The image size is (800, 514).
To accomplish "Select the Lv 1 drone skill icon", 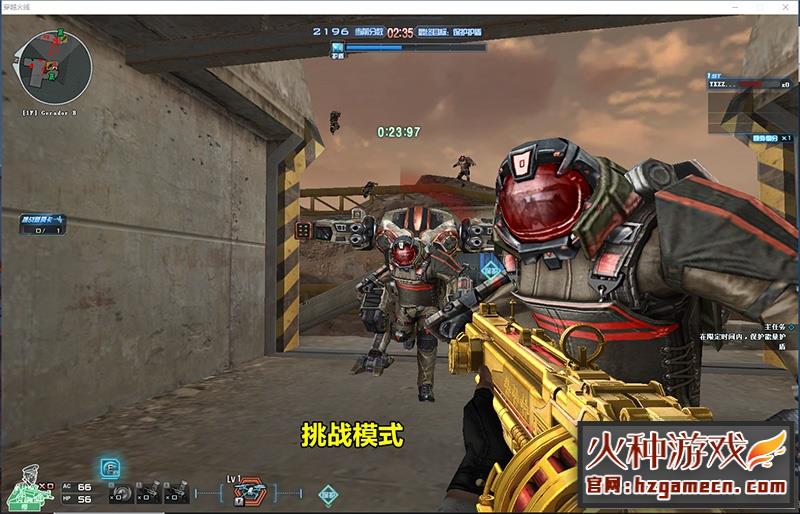I will pyautogui.click(x=248, y=494).
